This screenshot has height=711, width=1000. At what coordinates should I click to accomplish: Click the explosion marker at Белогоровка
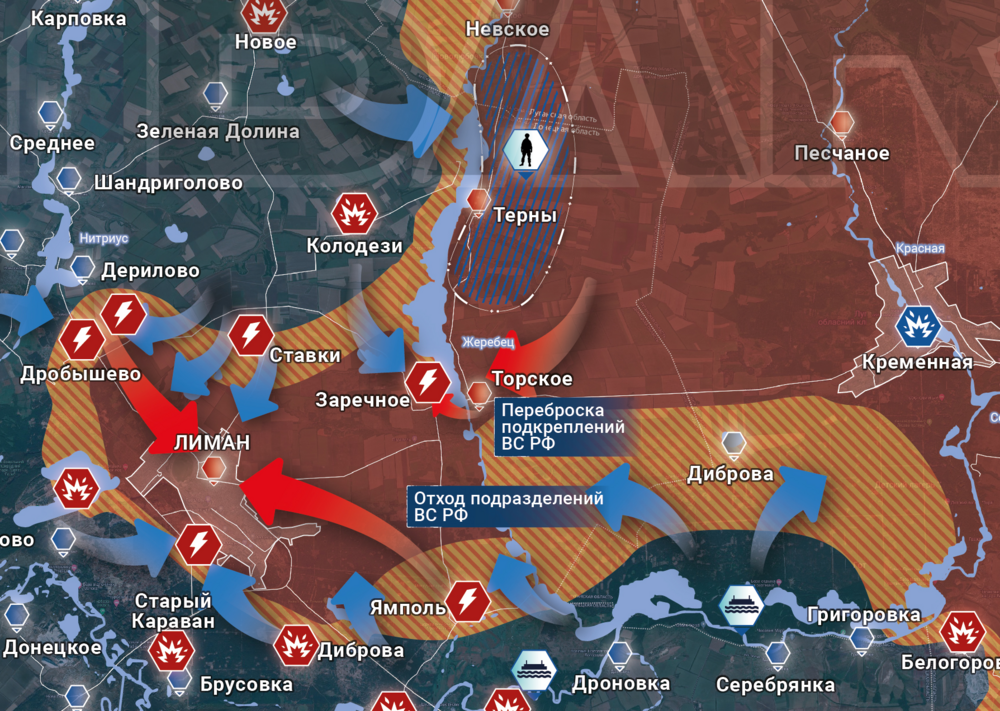coord(962,631)
